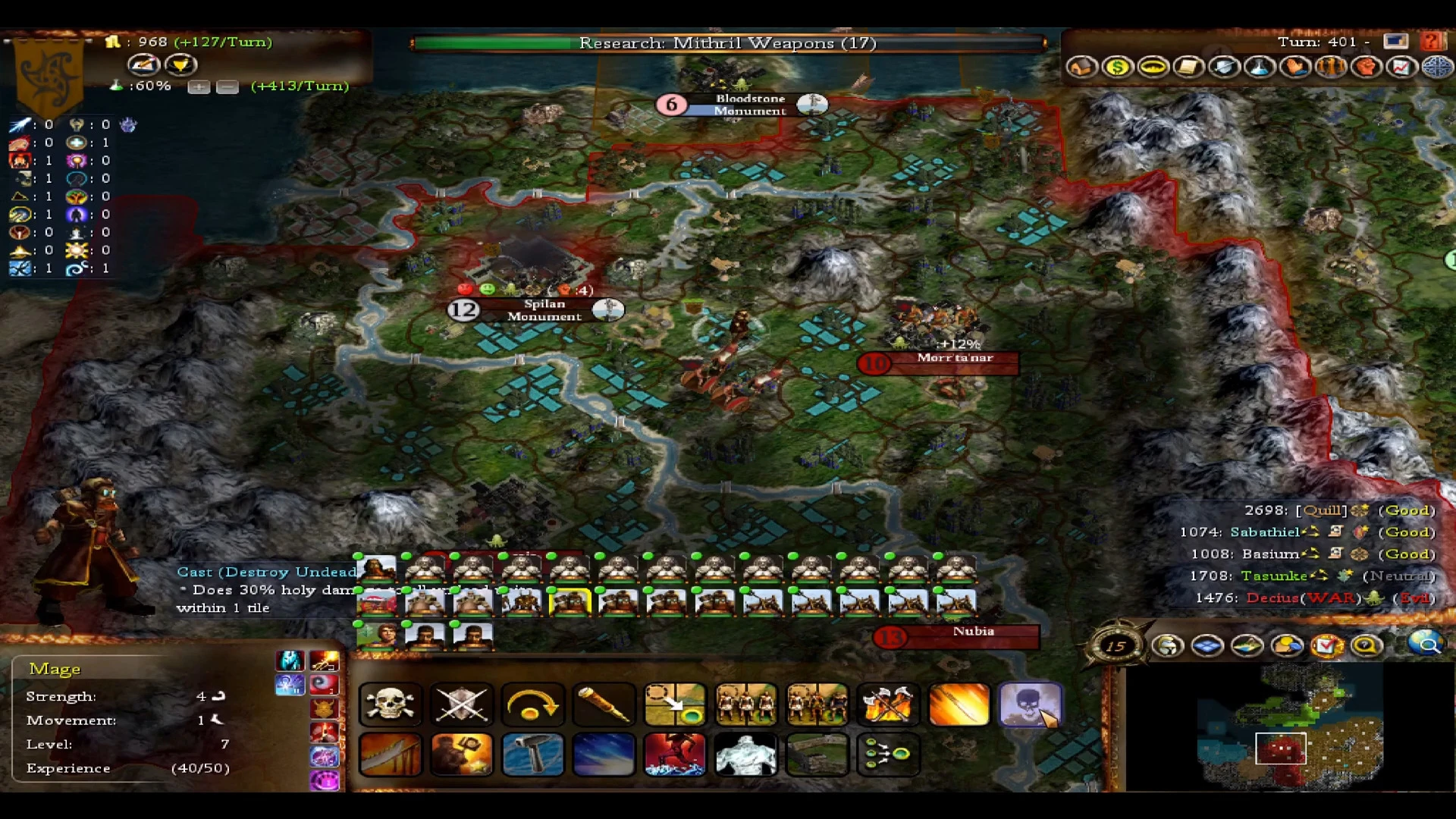Viewport: 1456px width, 819px height.
Task: Open the Foreign Advisor scroll screen
Action: pos(1188,67)
